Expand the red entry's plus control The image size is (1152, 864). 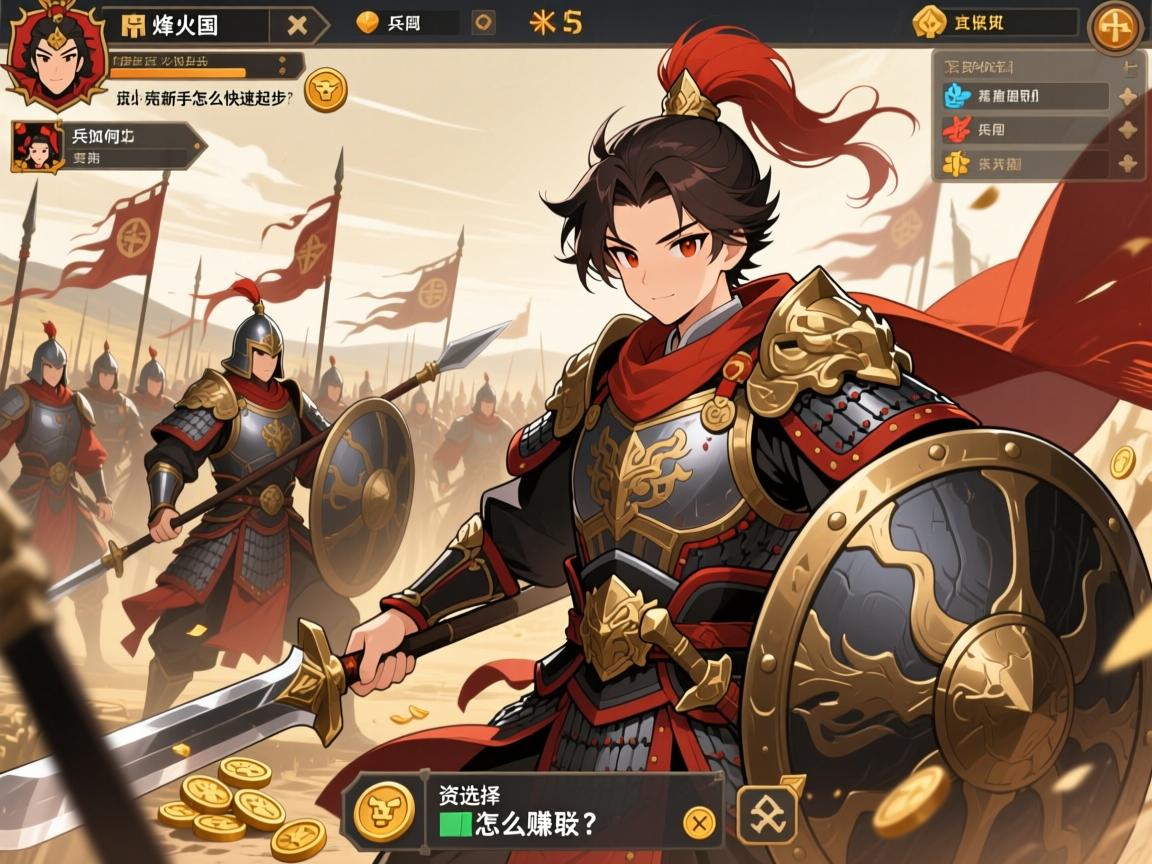[1128, 129]
